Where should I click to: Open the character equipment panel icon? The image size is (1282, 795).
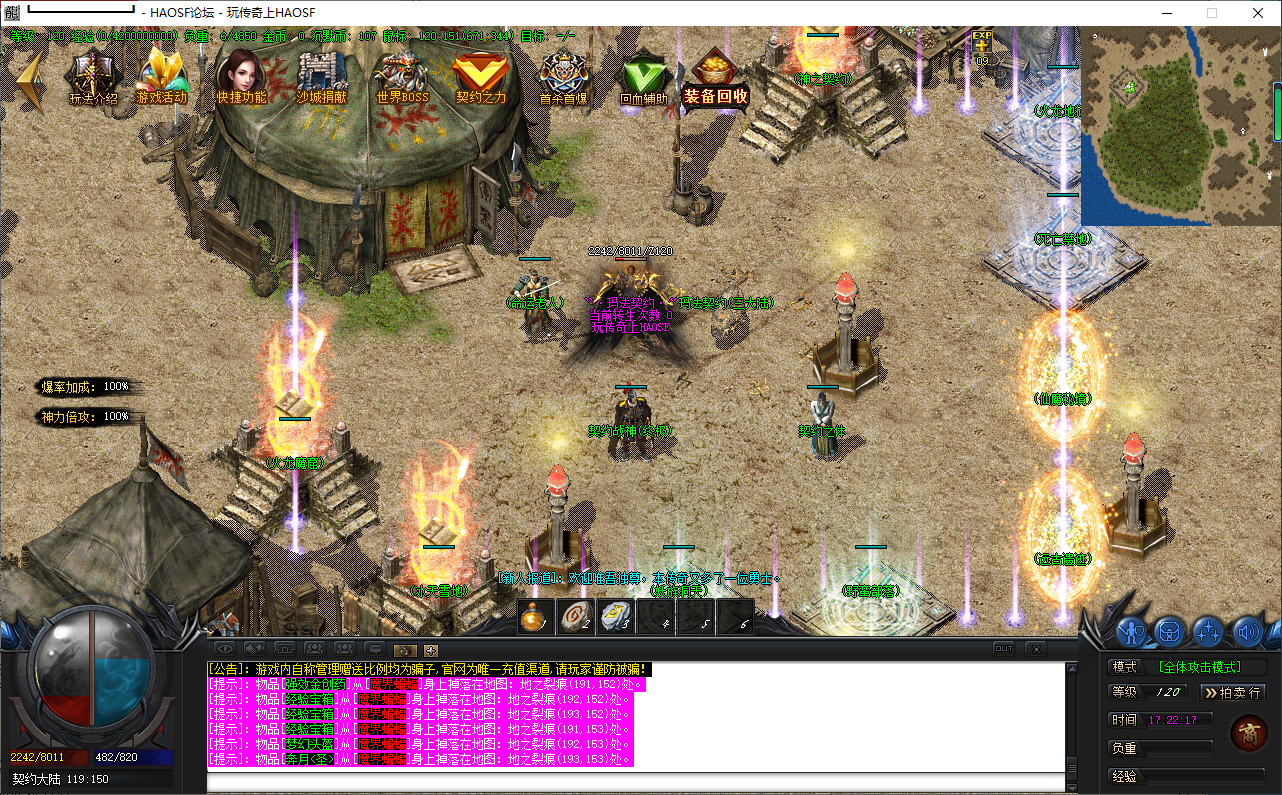[1131, 632]
